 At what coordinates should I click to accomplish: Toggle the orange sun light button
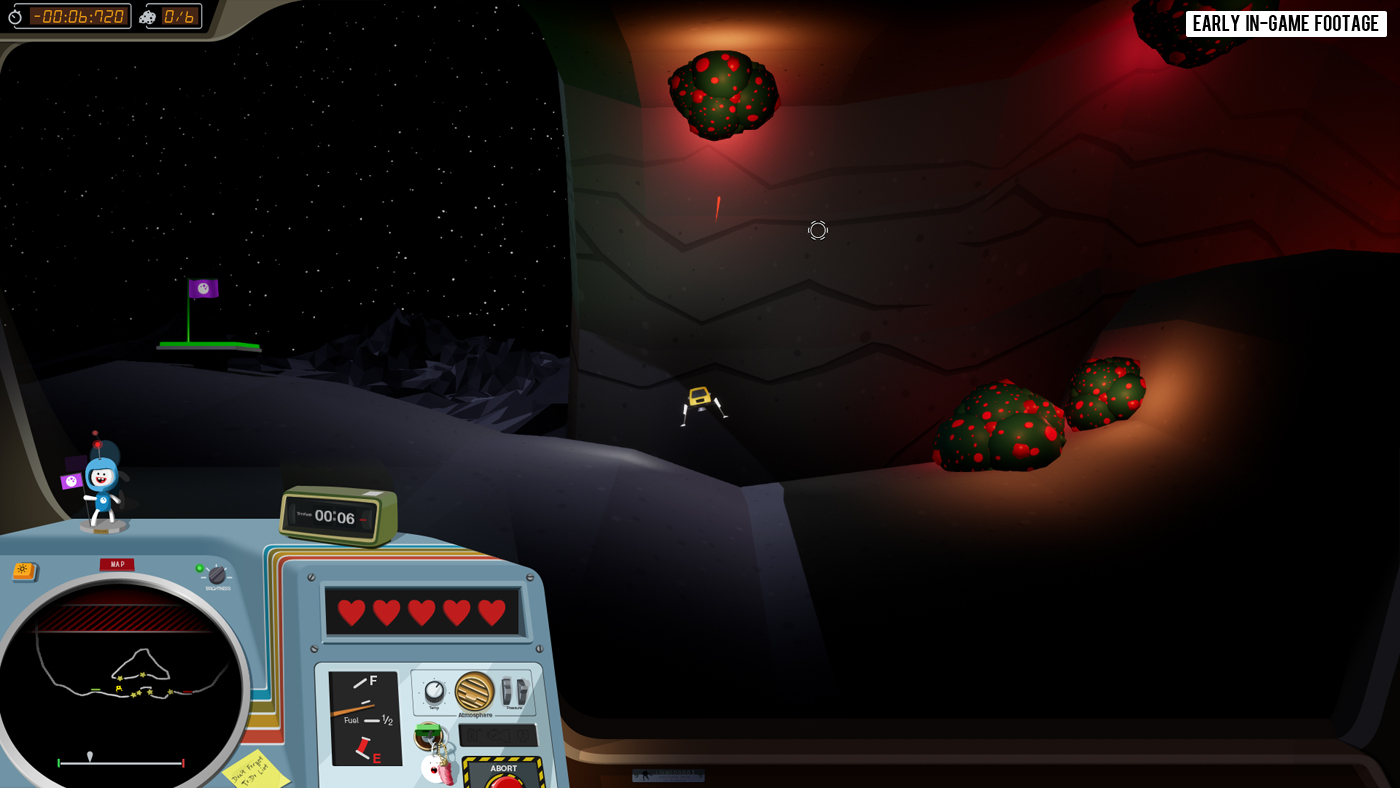tap(23, 571)
